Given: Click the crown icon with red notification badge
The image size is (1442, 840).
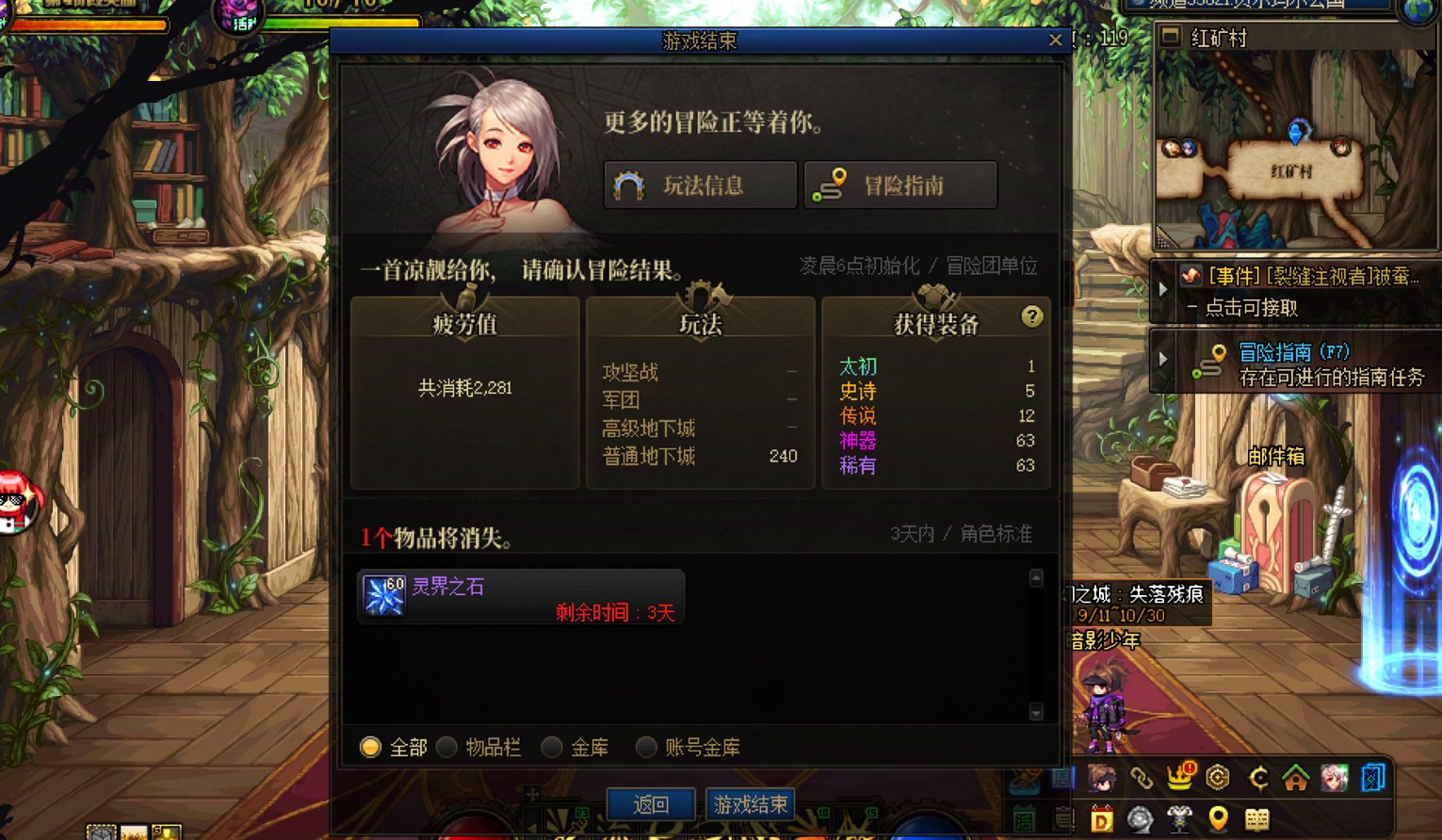Looking at the screenshot, I should point(1179,776).
